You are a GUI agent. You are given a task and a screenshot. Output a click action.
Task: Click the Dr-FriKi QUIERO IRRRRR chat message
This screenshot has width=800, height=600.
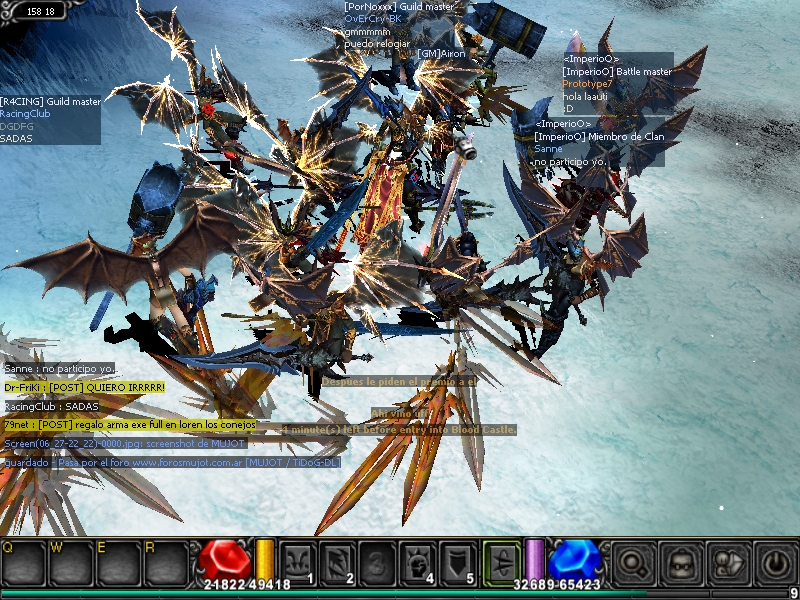click(84, 387)
